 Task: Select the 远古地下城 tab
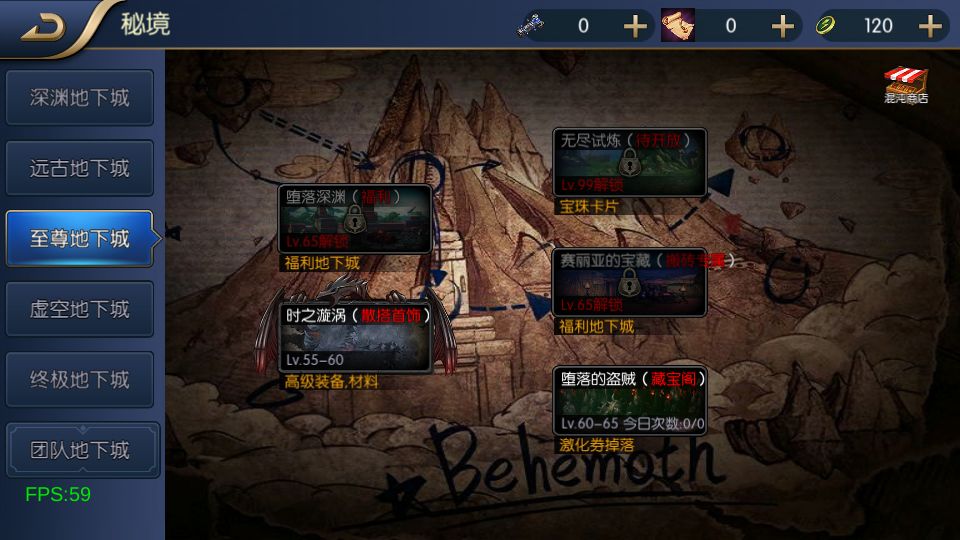tap(80, 168)
